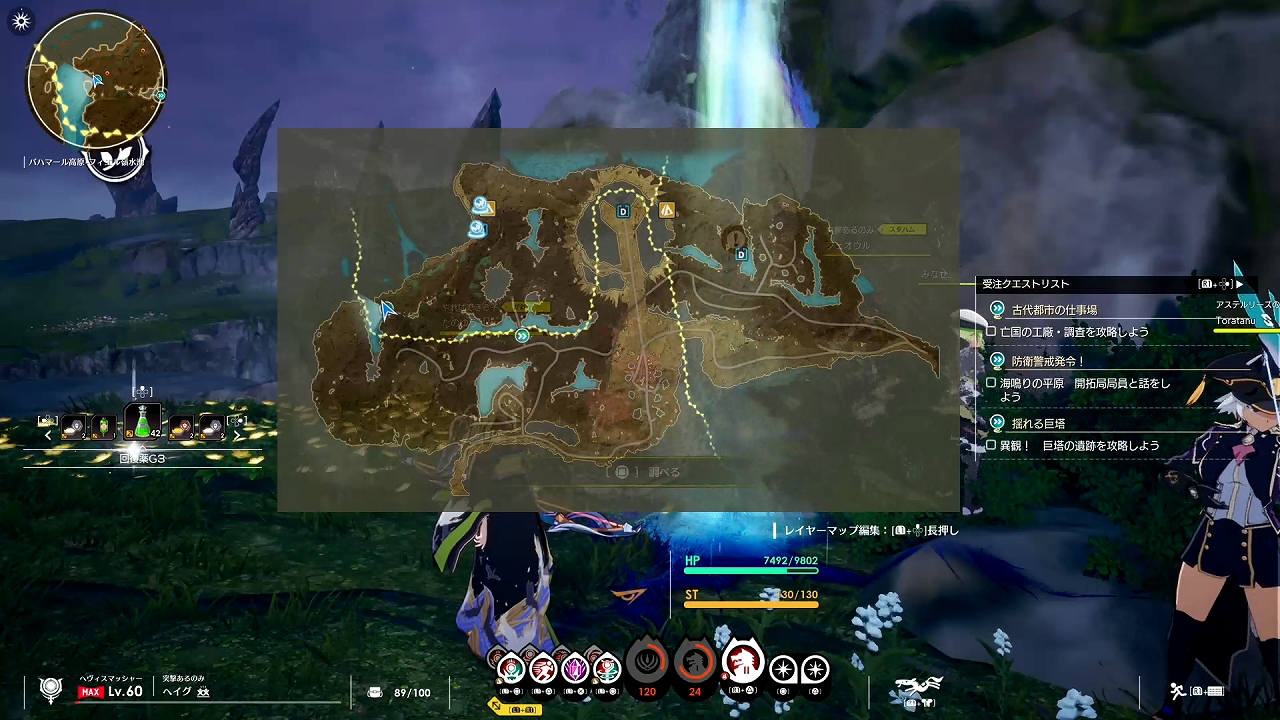Image resolution: width=1280 pixels, height=720 pixels.
Task: Click the bag capacity 89/100 icon
Action: (375, 692)
